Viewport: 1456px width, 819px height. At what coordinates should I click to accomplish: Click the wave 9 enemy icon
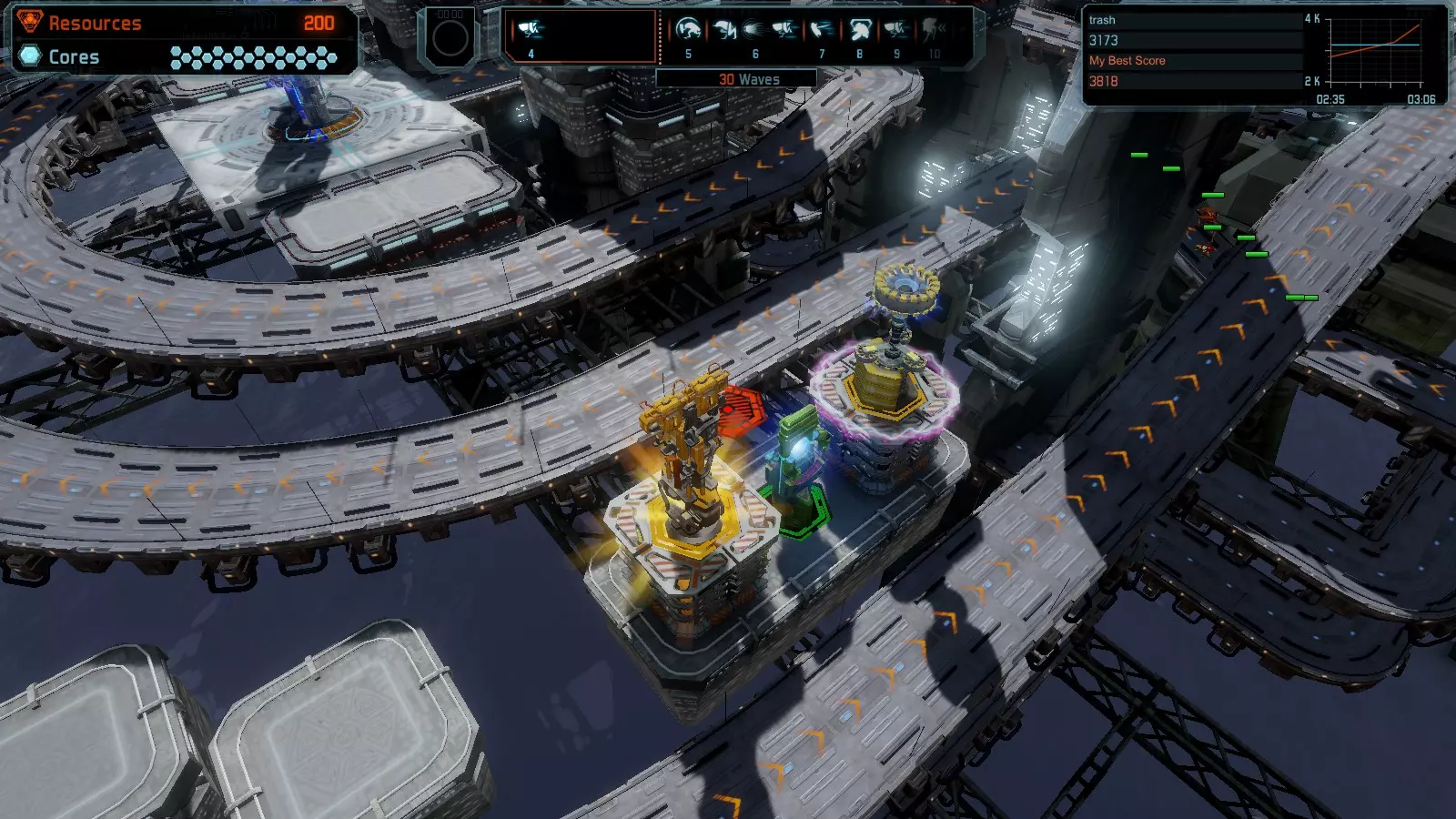[x=896, y=31]
